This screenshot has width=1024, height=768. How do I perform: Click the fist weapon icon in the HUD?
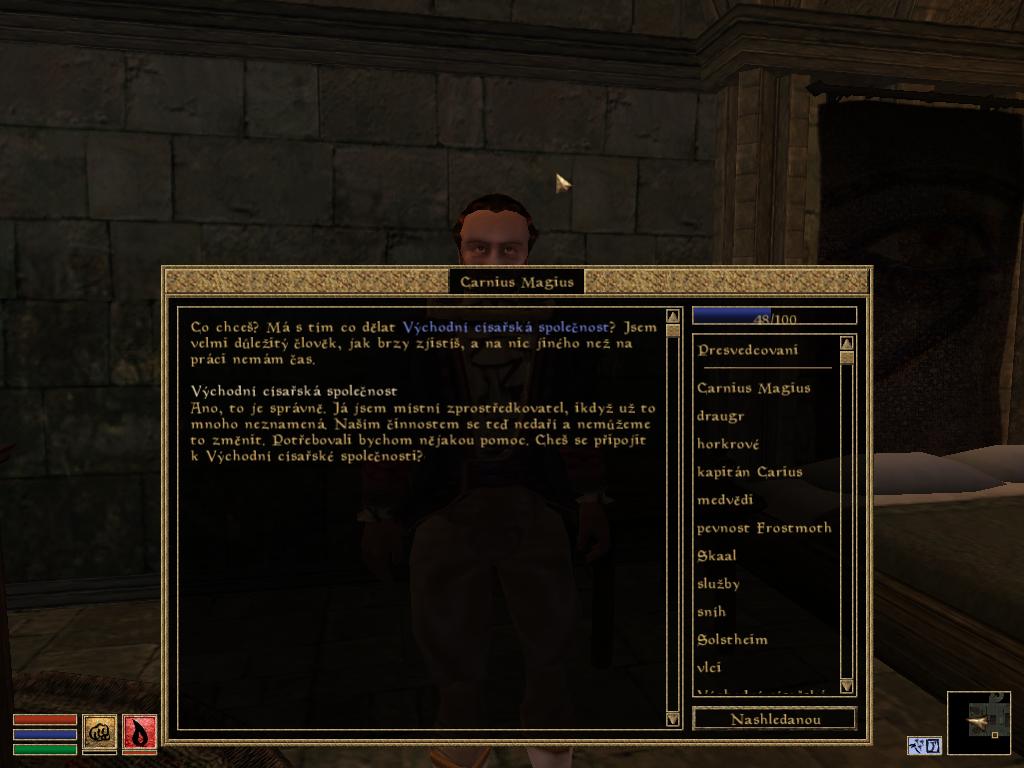click(99, 732)
